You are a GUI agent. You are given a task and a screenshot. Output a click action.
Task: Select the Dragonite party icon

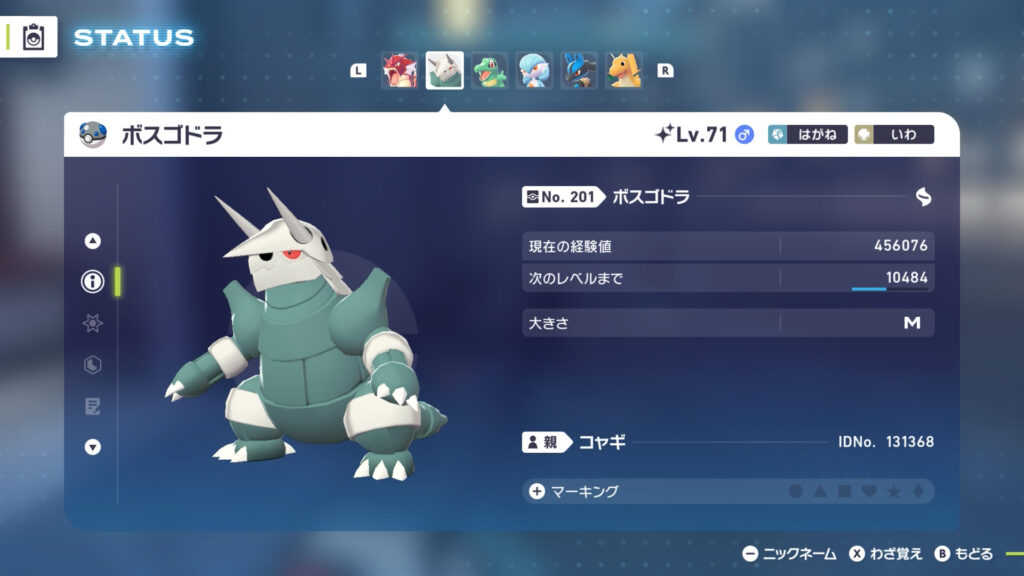[x=624, y=71]
